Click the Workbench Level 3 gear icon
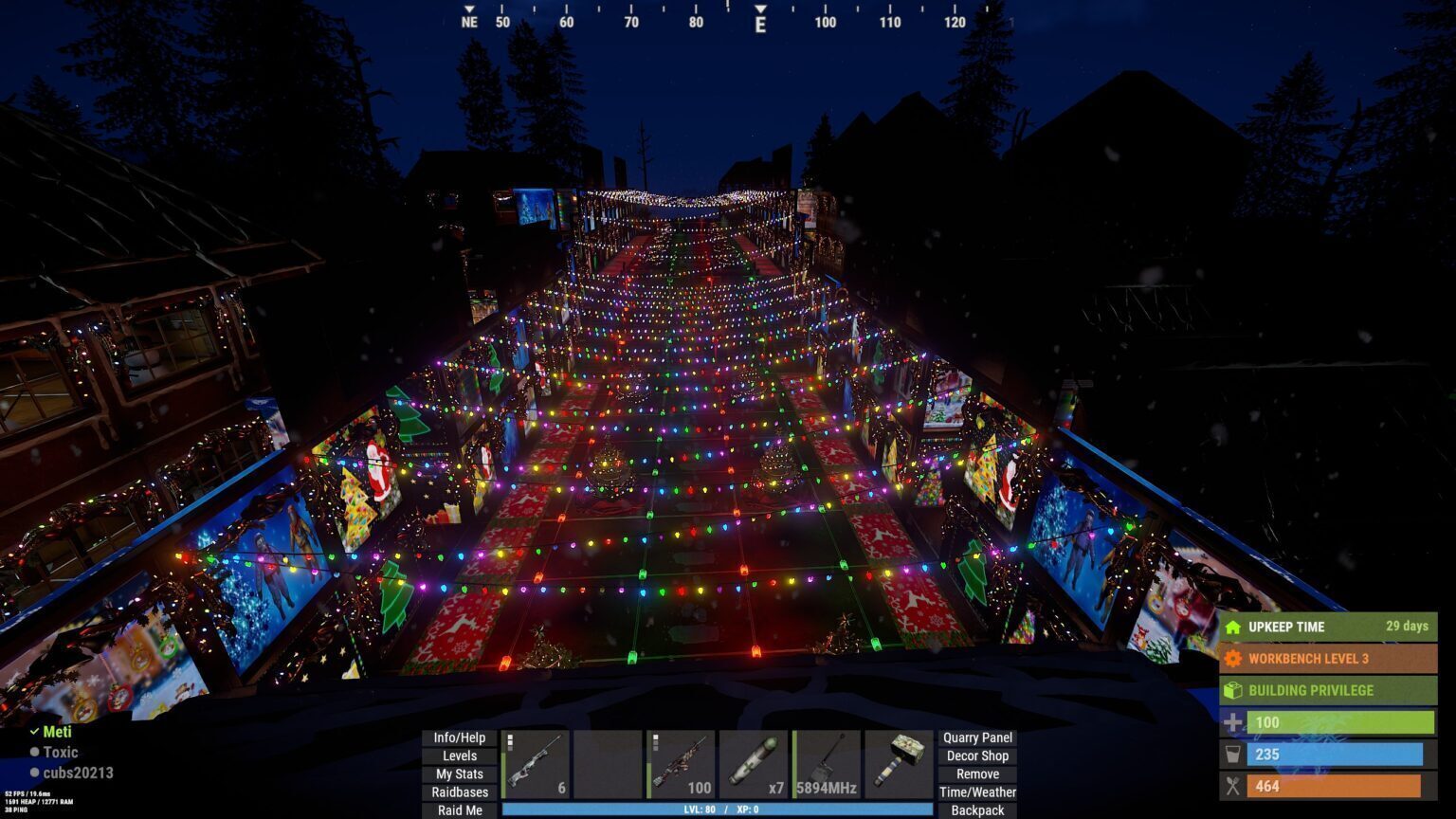 1232,658
